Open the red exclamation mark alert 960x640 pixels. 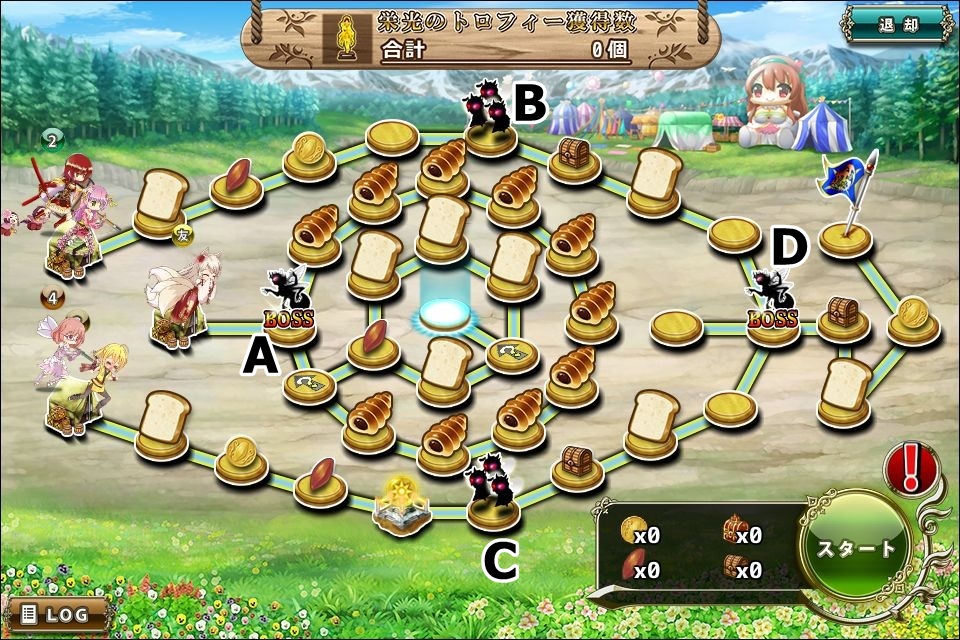point(912,468)
